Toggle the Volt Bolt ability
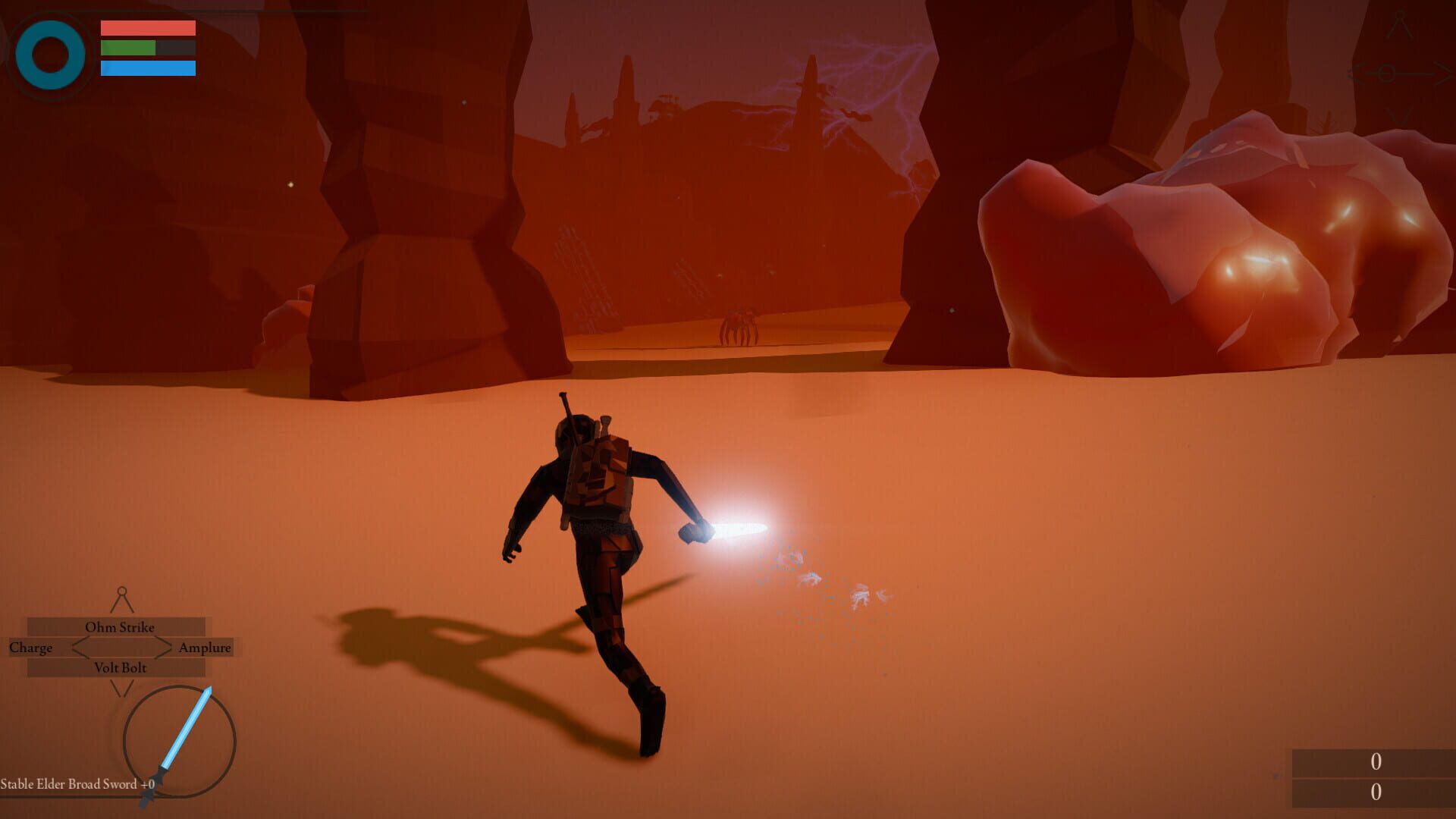 pyautogui.click(x=120, y=667)
